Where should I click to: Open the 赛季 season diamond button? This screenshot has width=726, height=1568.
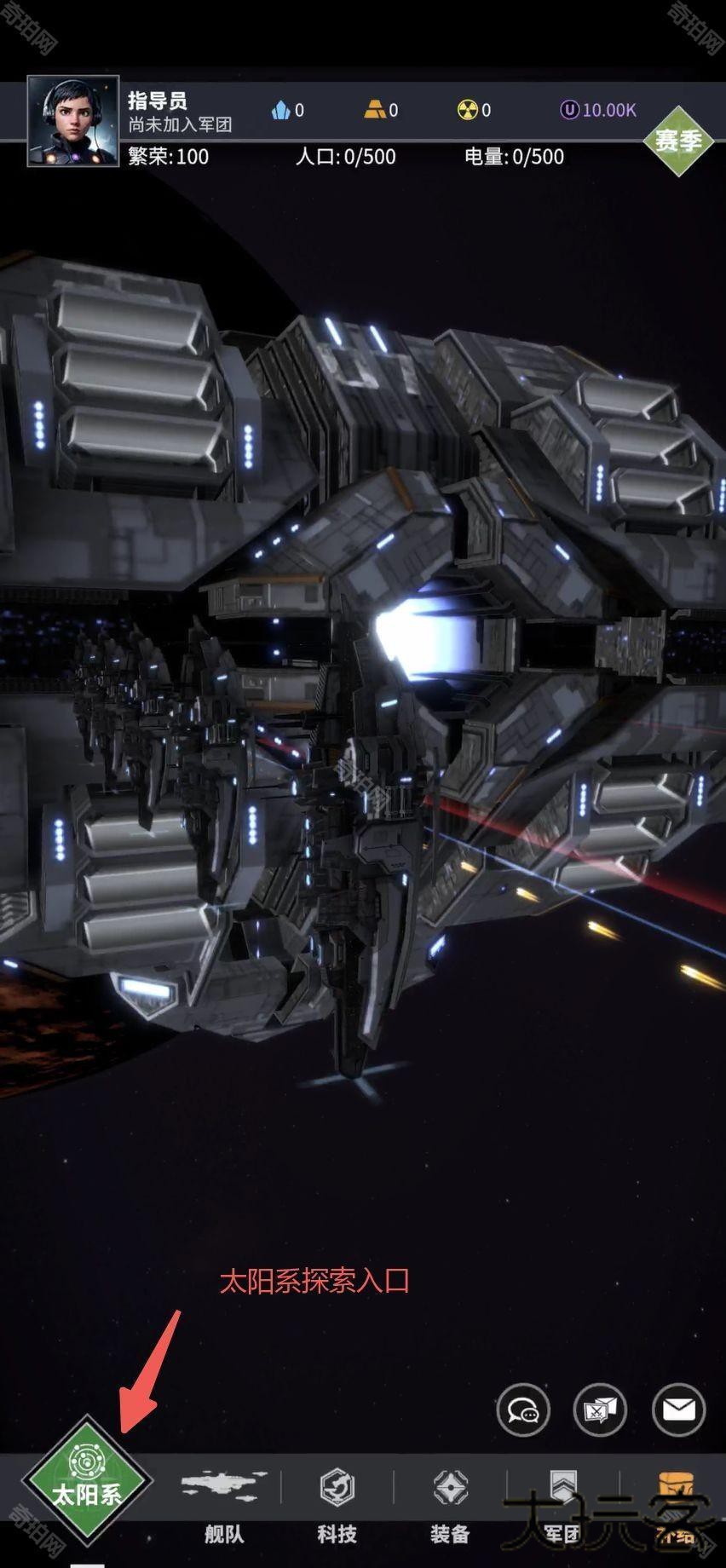pyautogui.click(x=678, y=141)
